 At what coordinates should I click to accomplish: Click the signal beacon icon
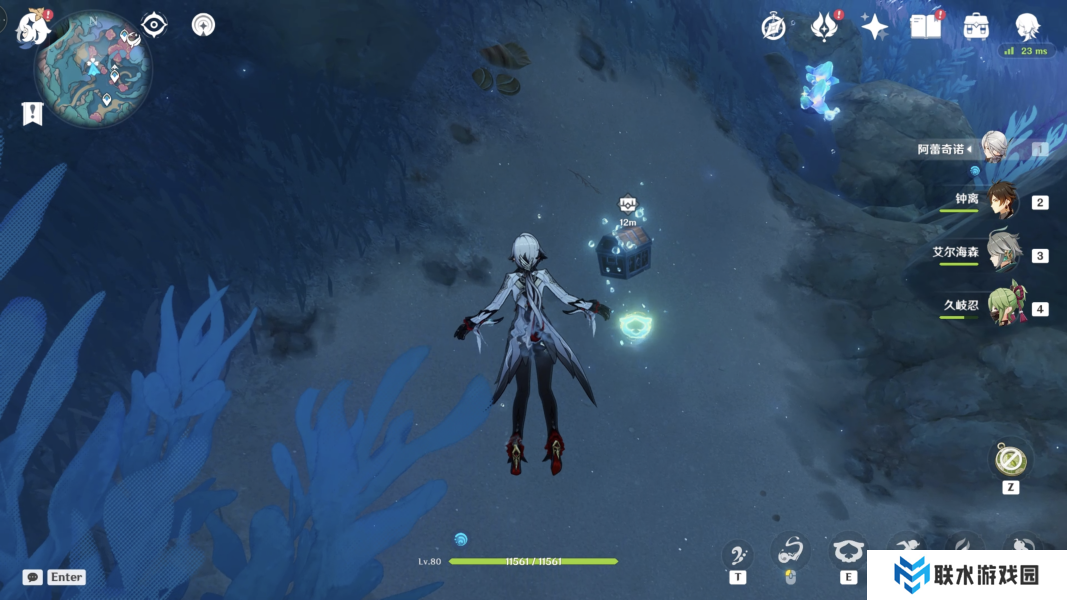pos(203,25)
